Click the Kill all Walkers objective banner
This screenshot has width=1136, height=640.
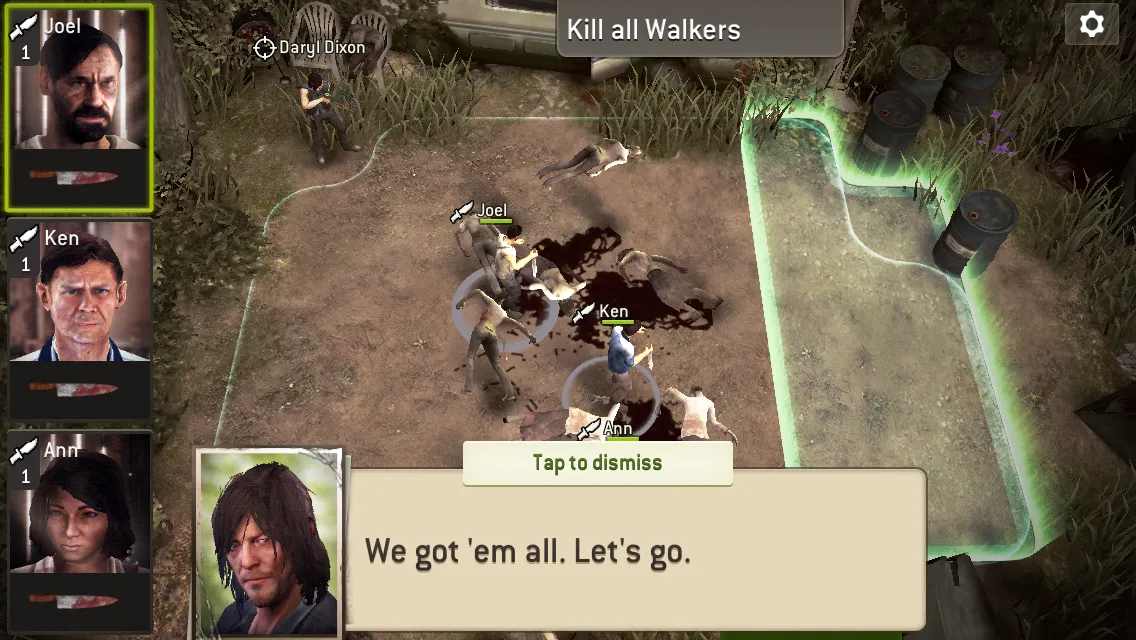click(x=700, y=29)
